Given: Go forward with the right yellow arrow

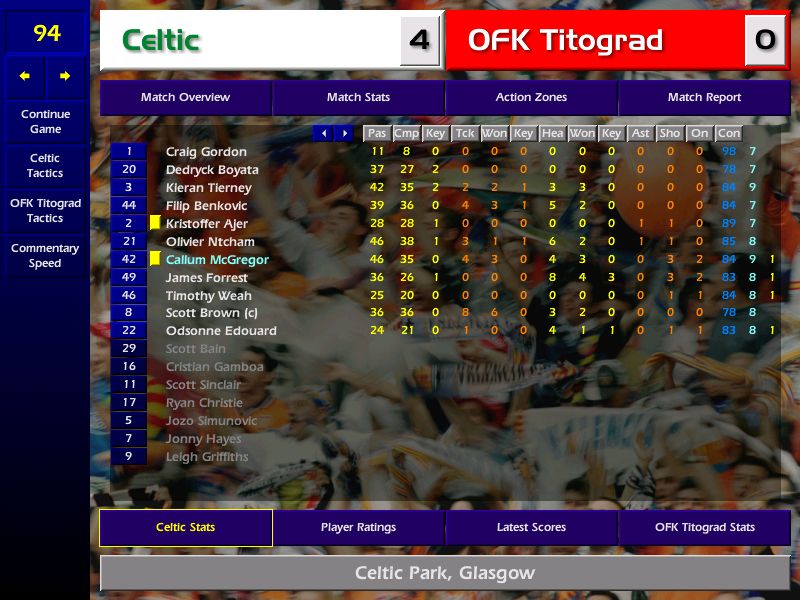Looking at the screenshot, I should [x=65, y=76].
